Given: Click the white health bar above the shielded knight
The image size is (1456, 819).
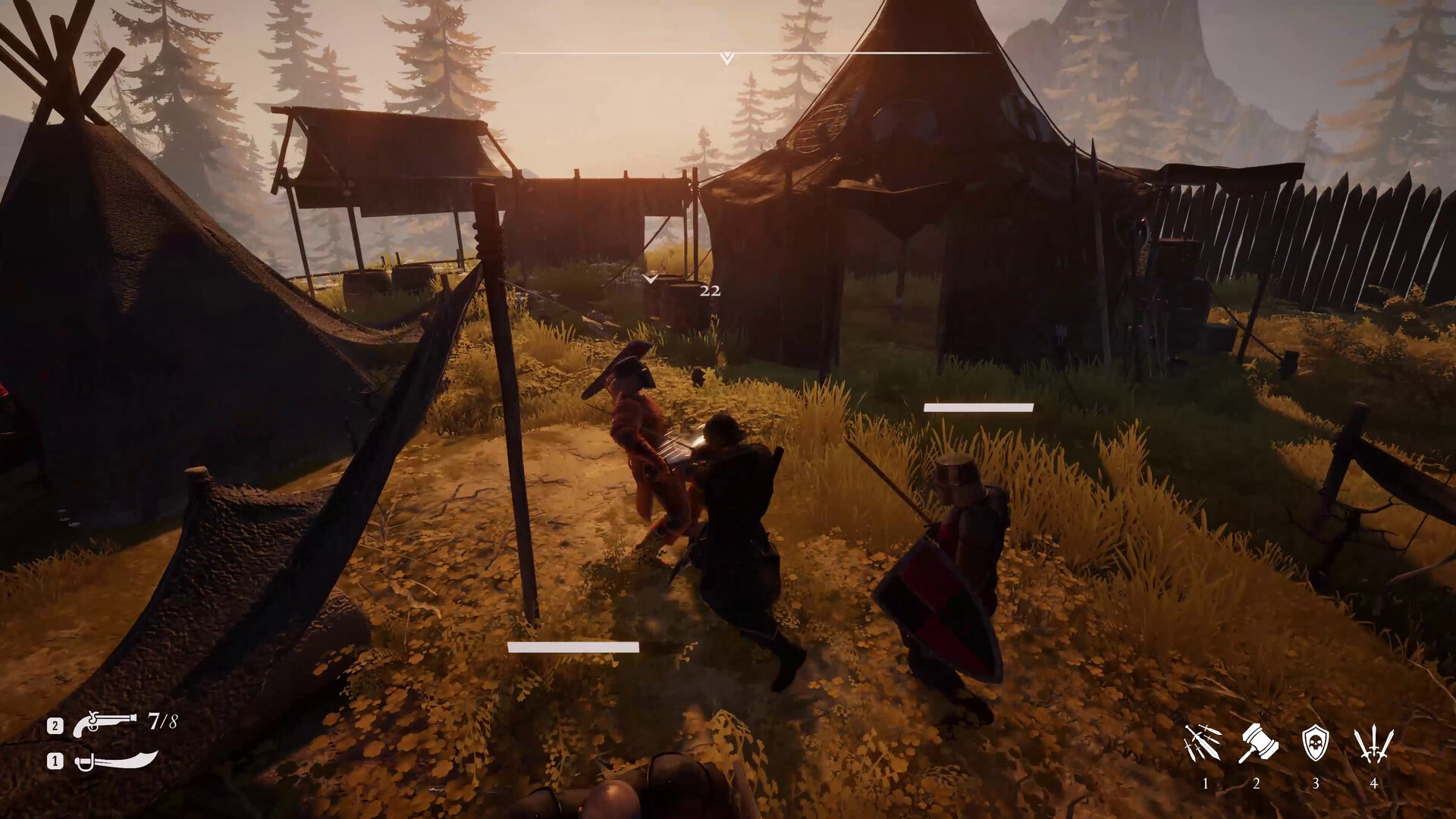Looking at the screenshot, I should tap(977, 407).
